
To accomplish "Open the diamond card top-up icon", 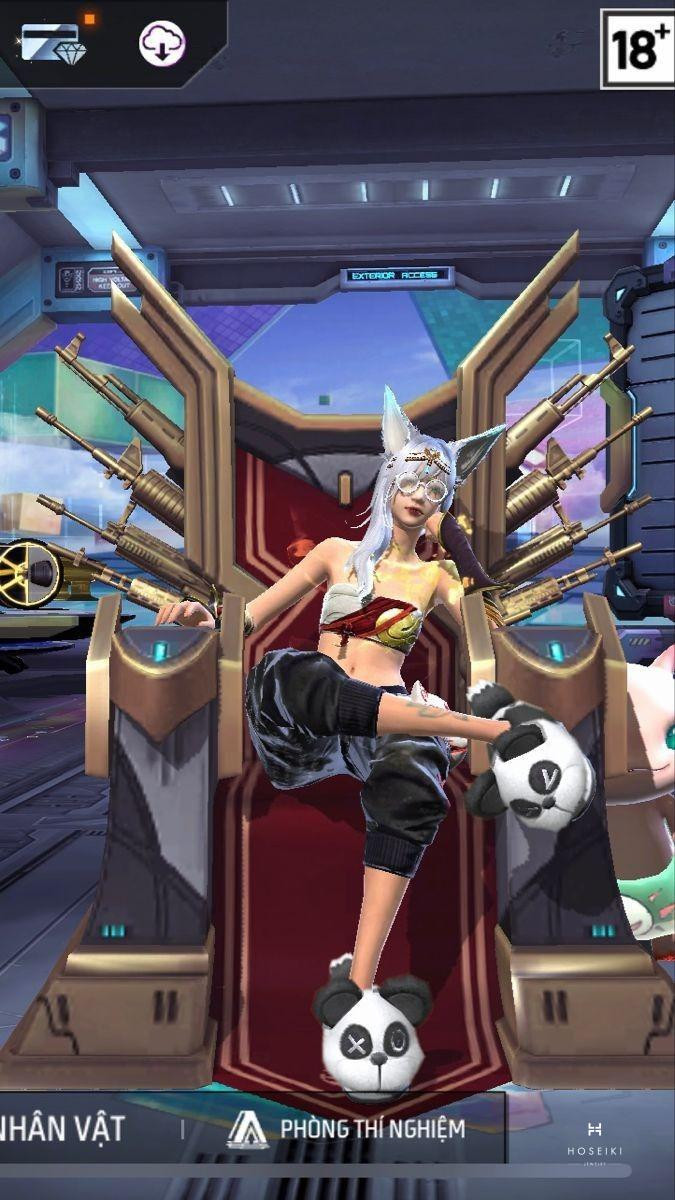I will tap(52, 44).
